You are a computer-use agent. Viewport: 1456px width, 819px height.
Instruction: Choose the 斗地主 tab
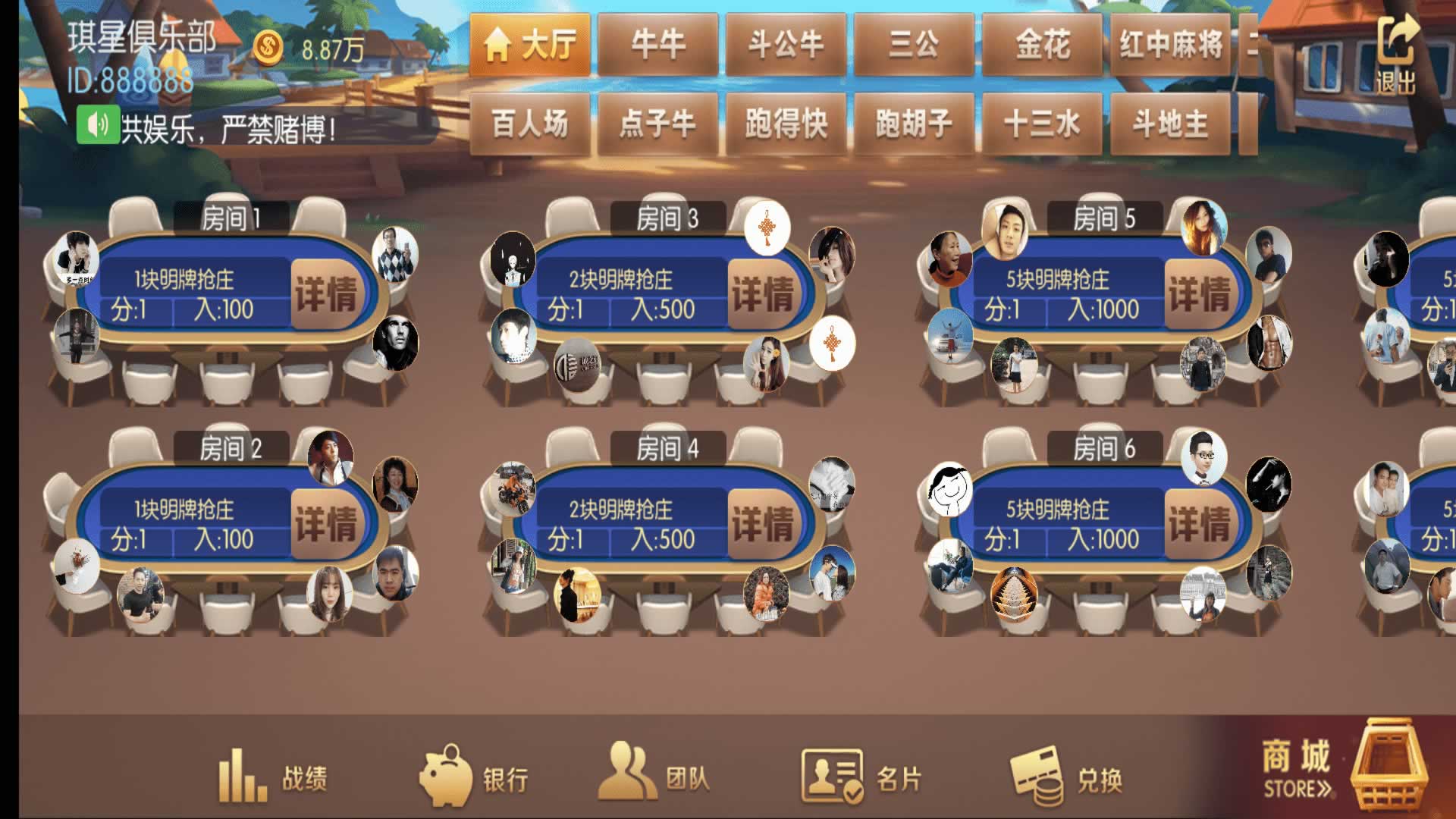(x=1170, y=124)
